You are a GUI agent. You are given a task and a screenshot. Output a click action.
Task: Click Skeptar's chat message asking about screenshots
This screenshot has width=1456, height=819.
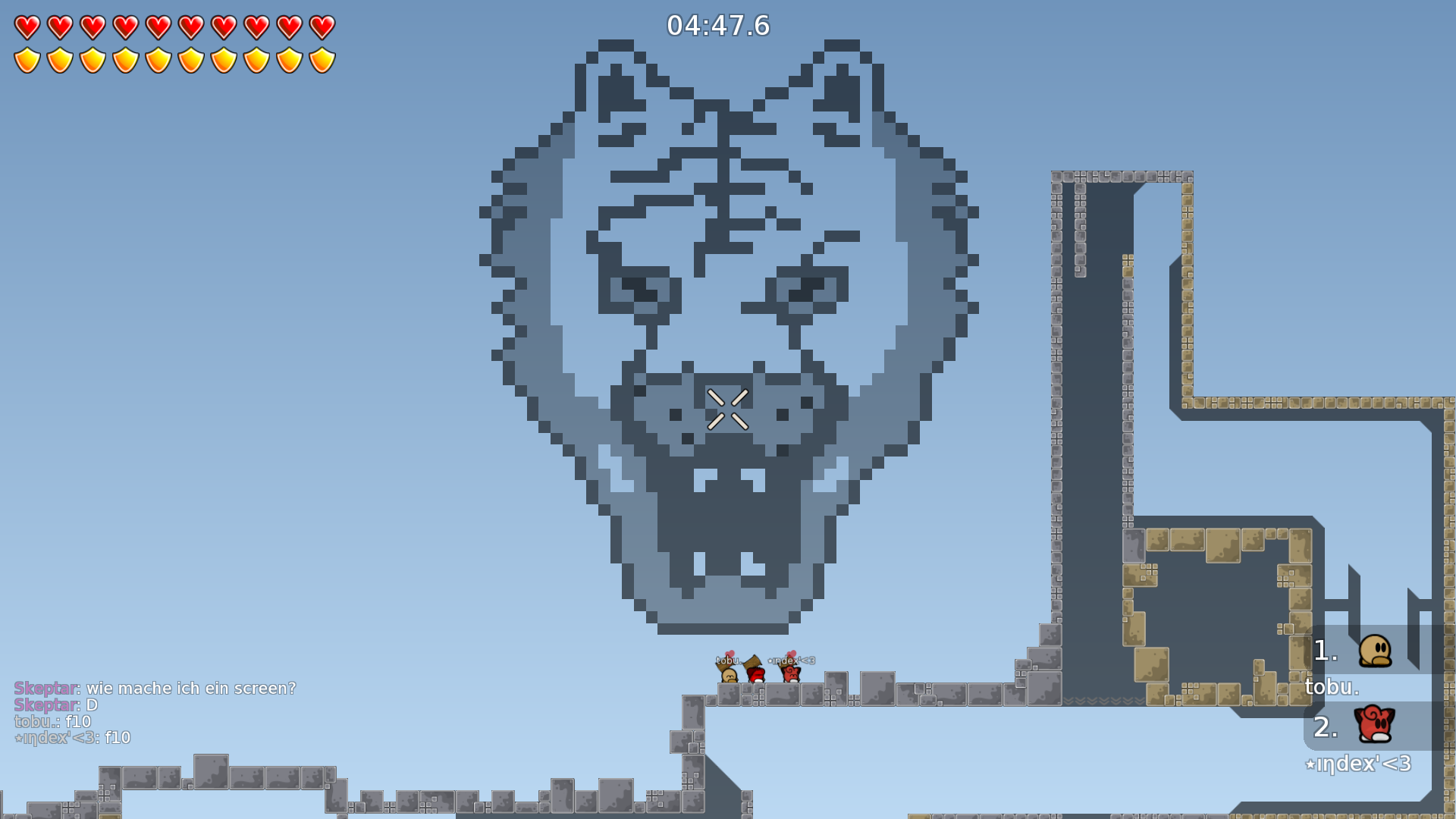[x=155, y=689]
